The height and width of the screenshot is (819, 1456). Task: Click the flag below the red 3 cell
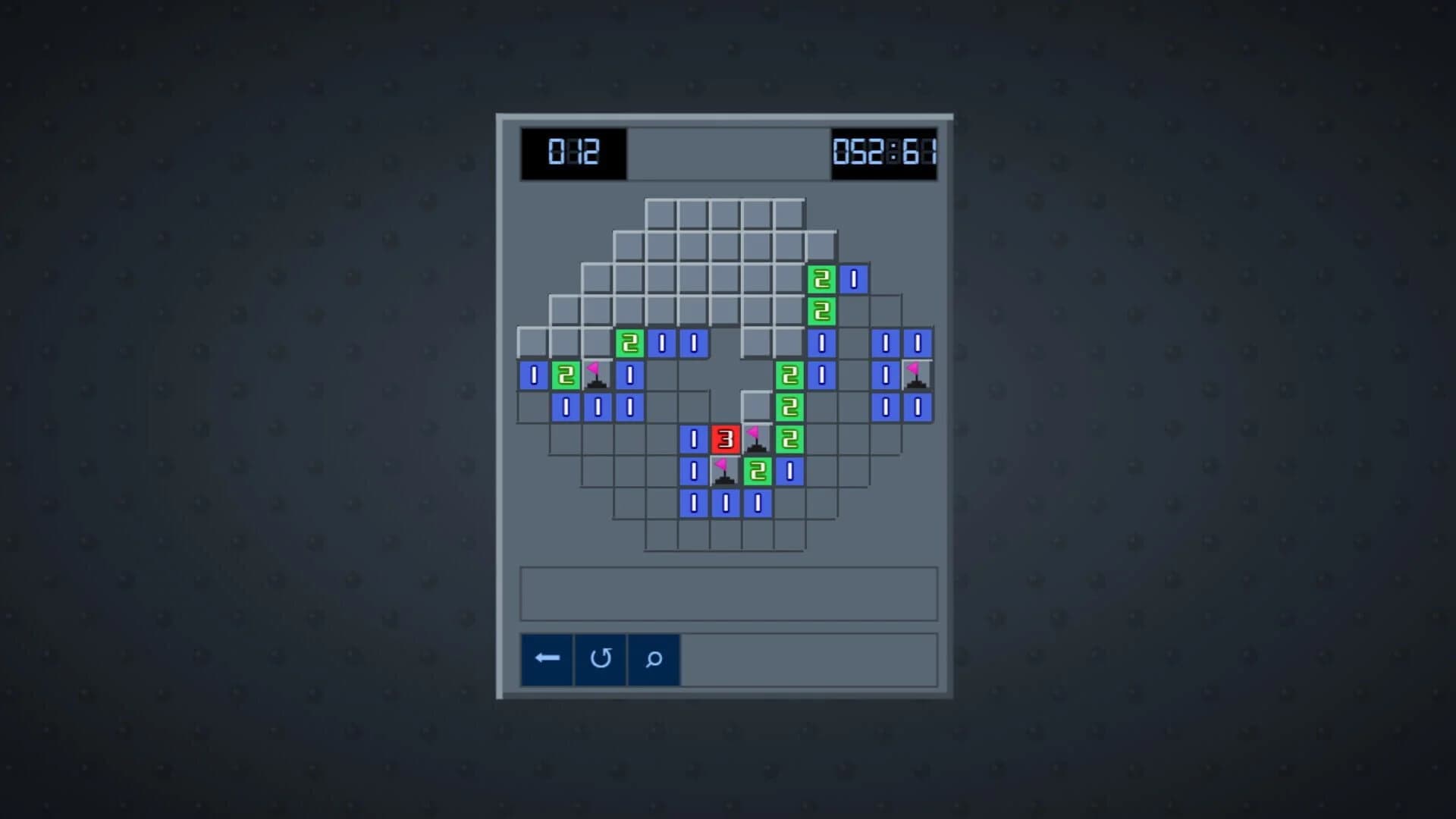click(x=724, y=470)
